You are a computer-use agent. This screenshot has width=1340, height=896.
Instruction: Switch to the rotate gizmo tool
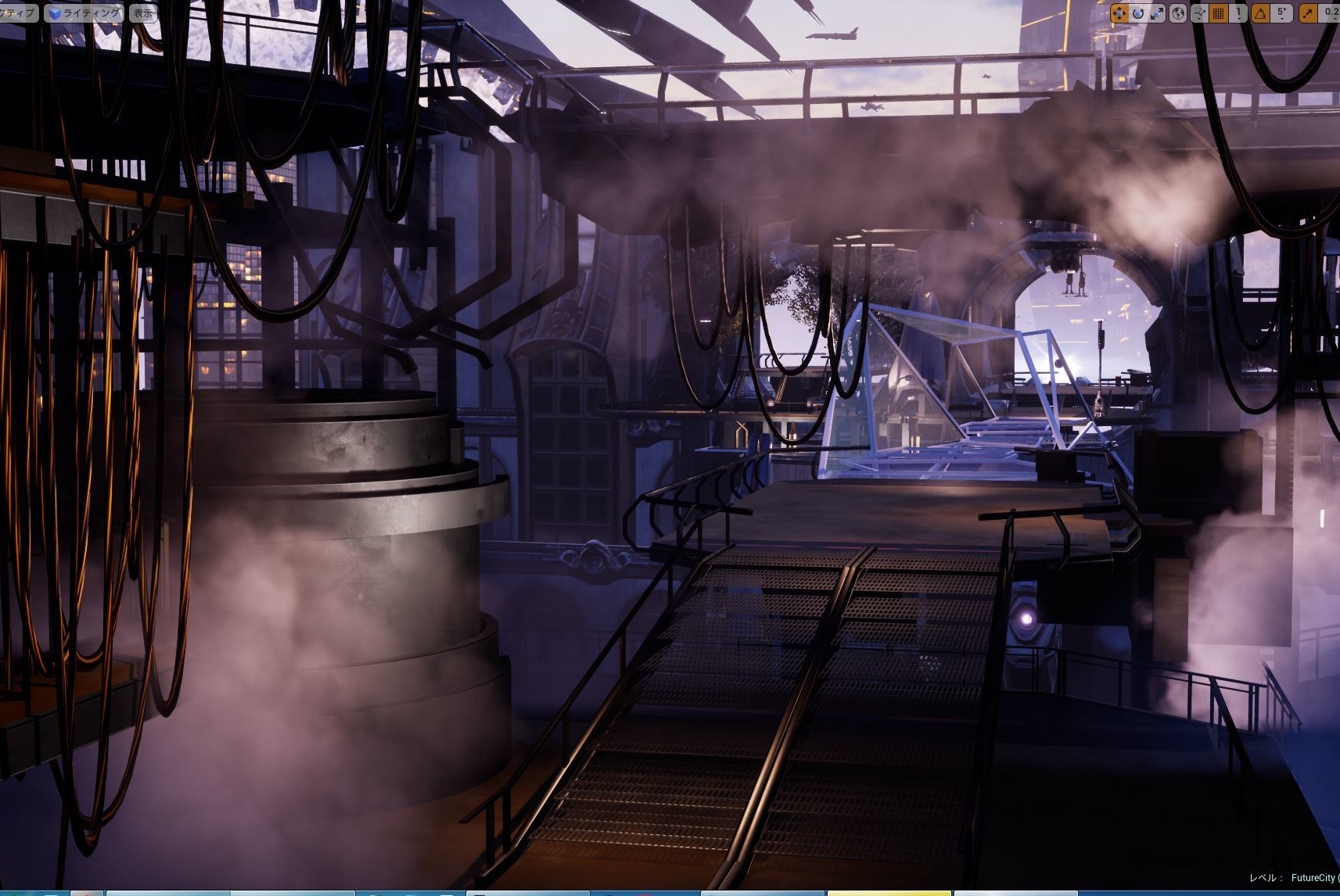[x=1138, y=13]
